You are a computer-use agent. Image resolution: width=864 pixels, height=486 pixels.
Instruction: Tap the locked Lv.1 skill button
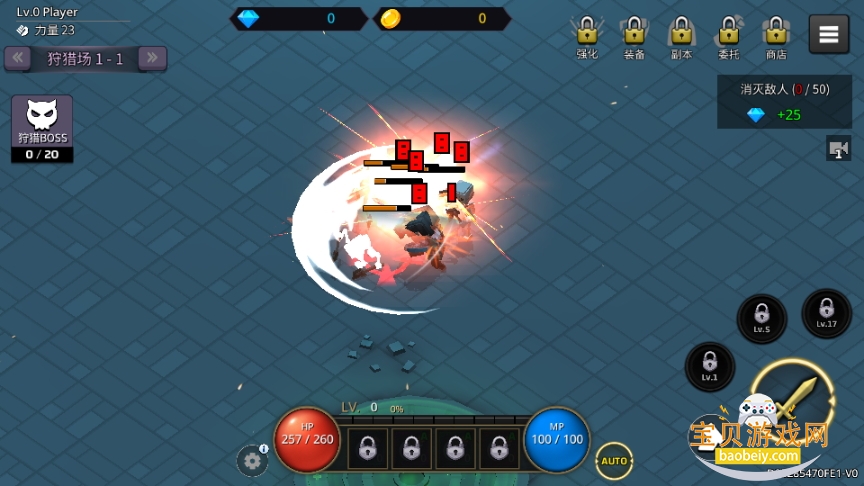[709, 366]
